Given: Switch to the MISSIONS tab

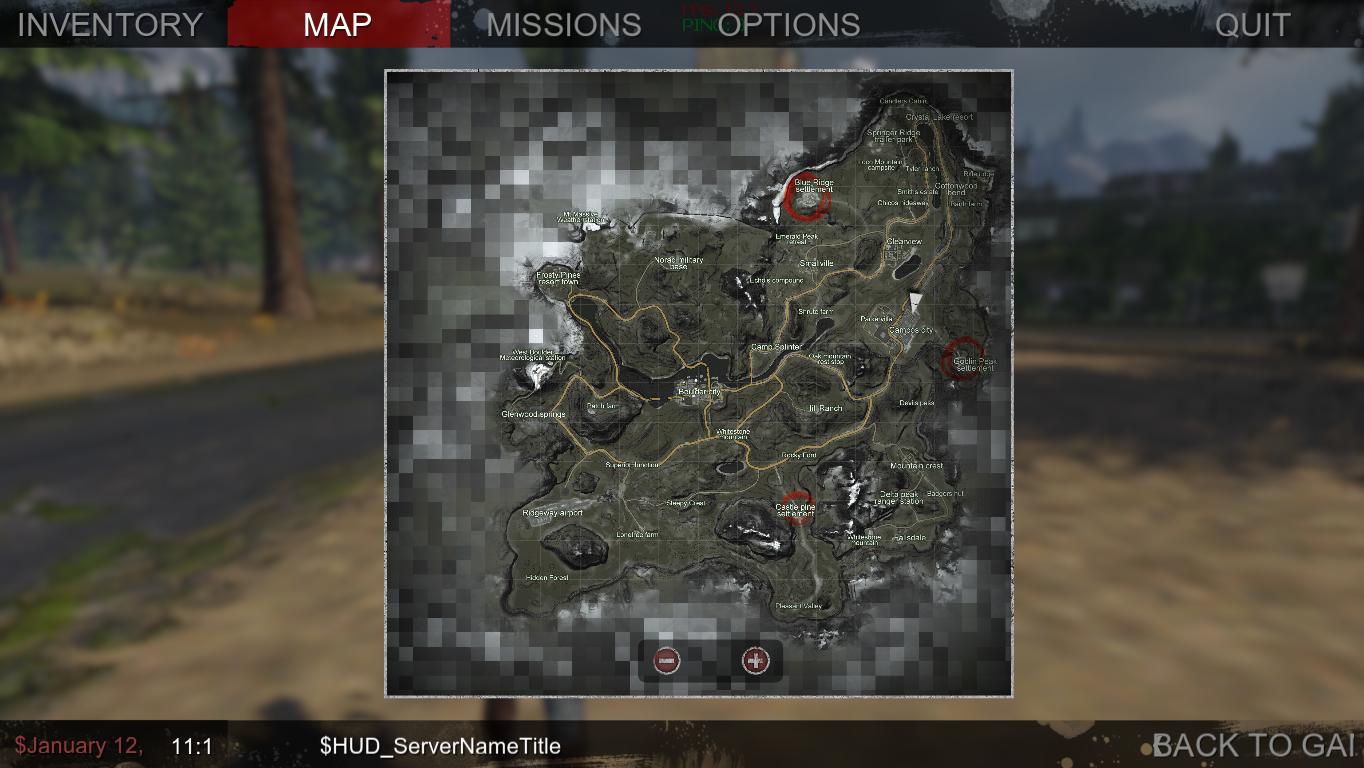Looking at the screenshot, I should tap(563, 24).
